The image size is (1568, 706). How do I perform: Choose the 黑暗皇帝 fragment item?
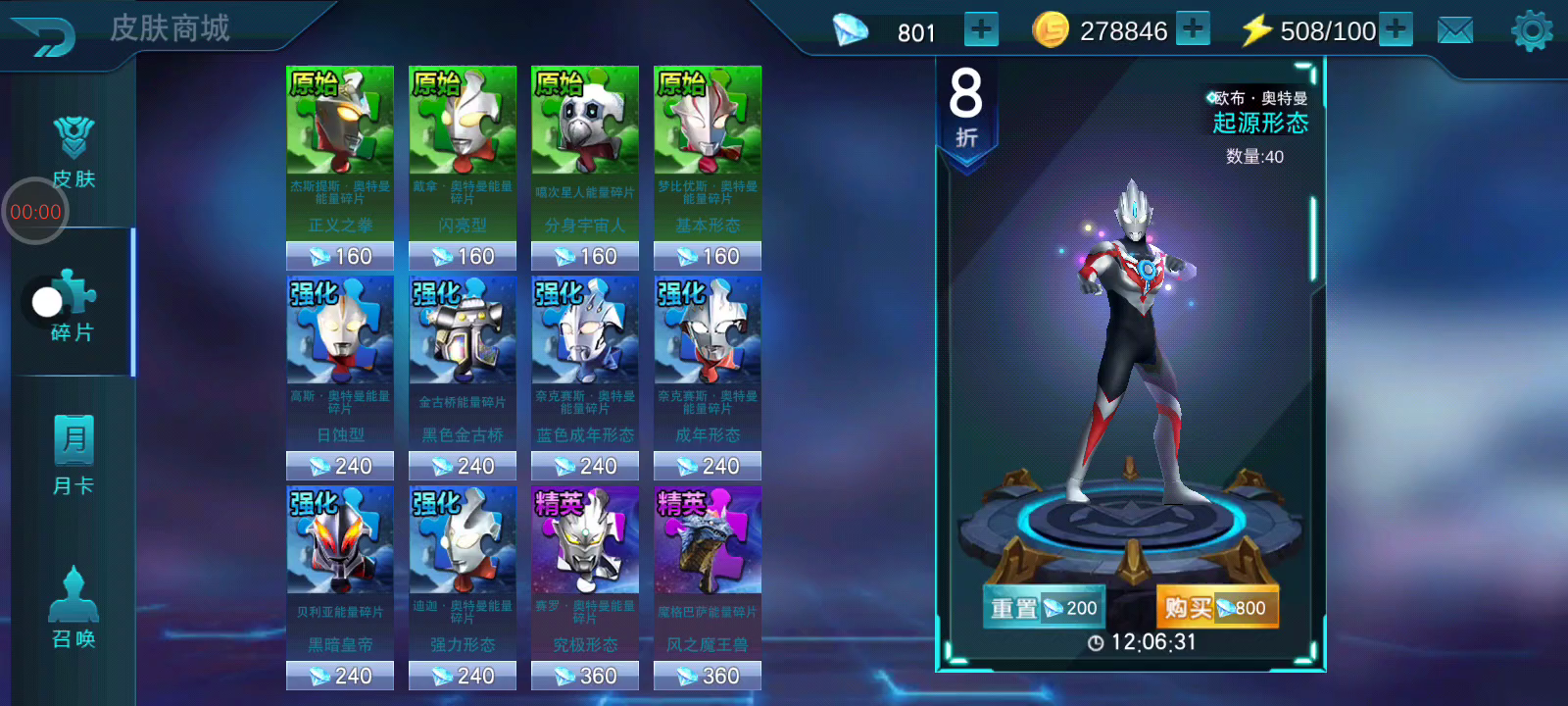point(339,586)
